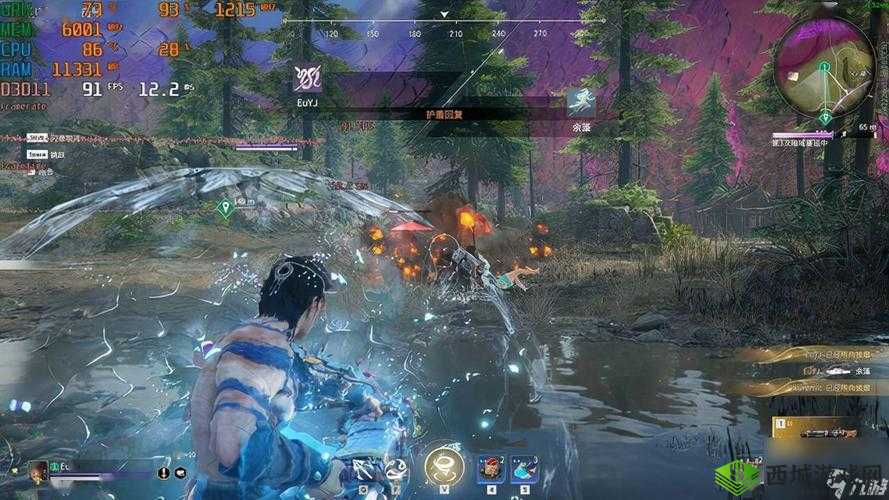Select the red-haired character item slot
This screenshot has height=500, width=889.
click(492, 469)
